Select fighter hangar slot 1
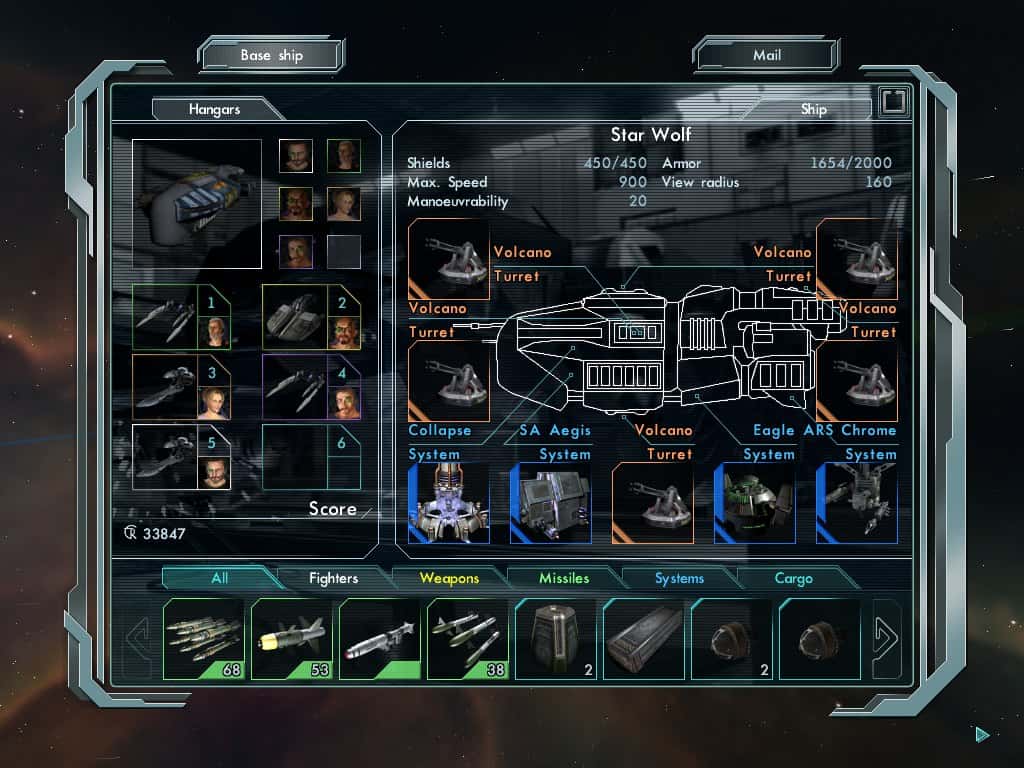1024x768 pixels. point(181,316)
